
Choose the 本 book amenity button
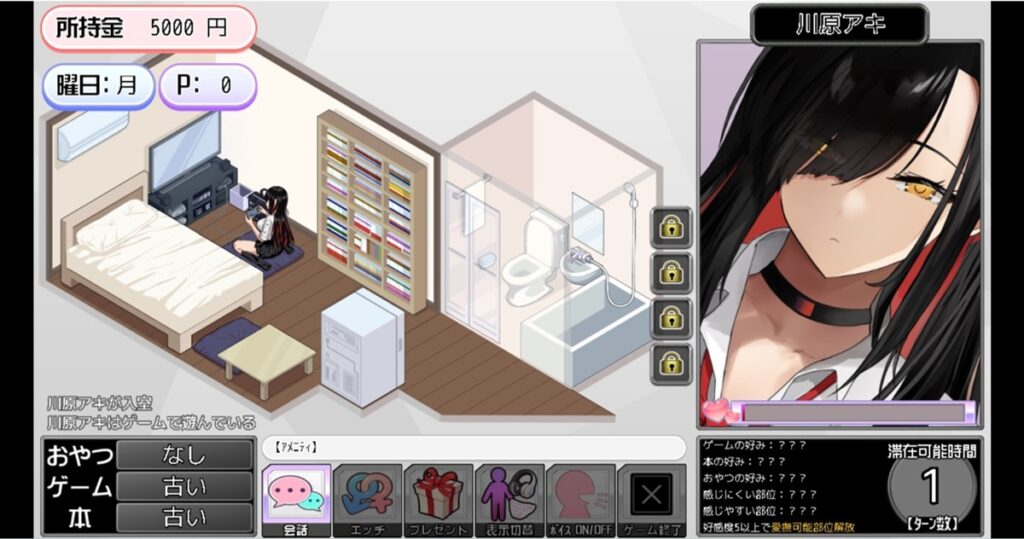[184, 518]
